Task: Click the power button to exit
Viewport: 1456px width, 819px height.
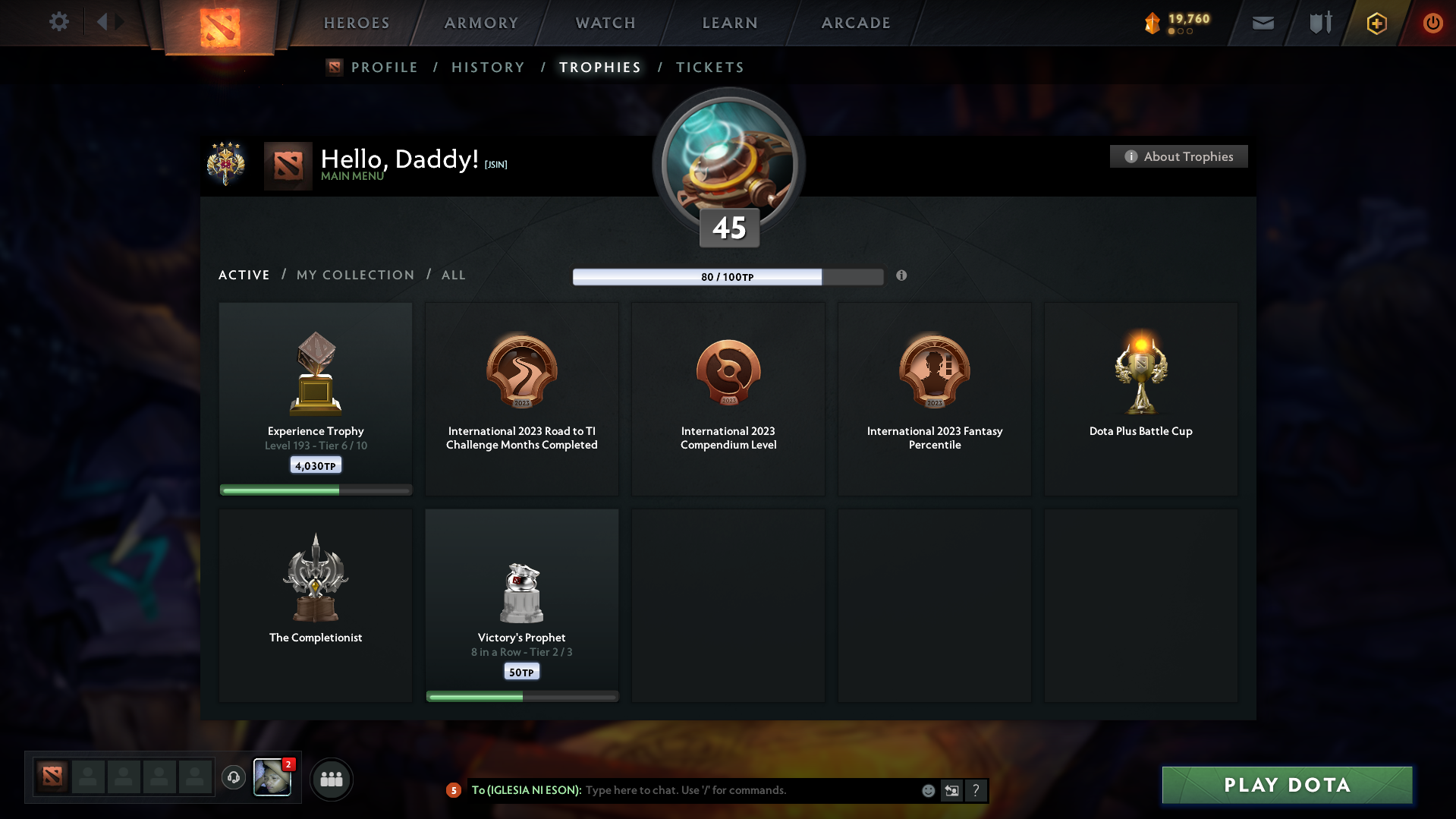Action: pos(1432,23)
